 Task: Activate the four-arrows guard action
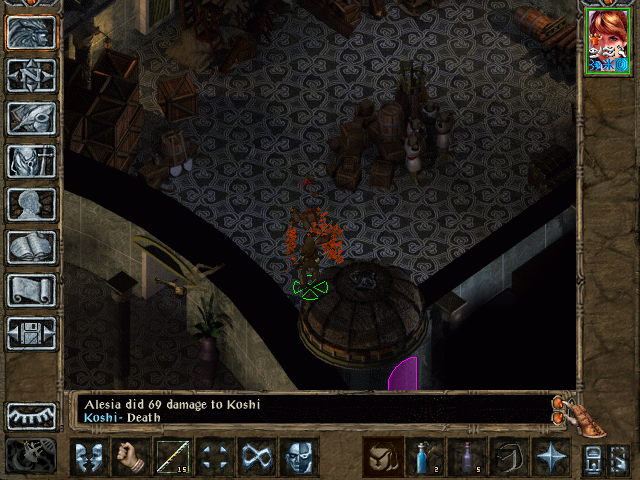pyautogui.click(x=215, y=457)
